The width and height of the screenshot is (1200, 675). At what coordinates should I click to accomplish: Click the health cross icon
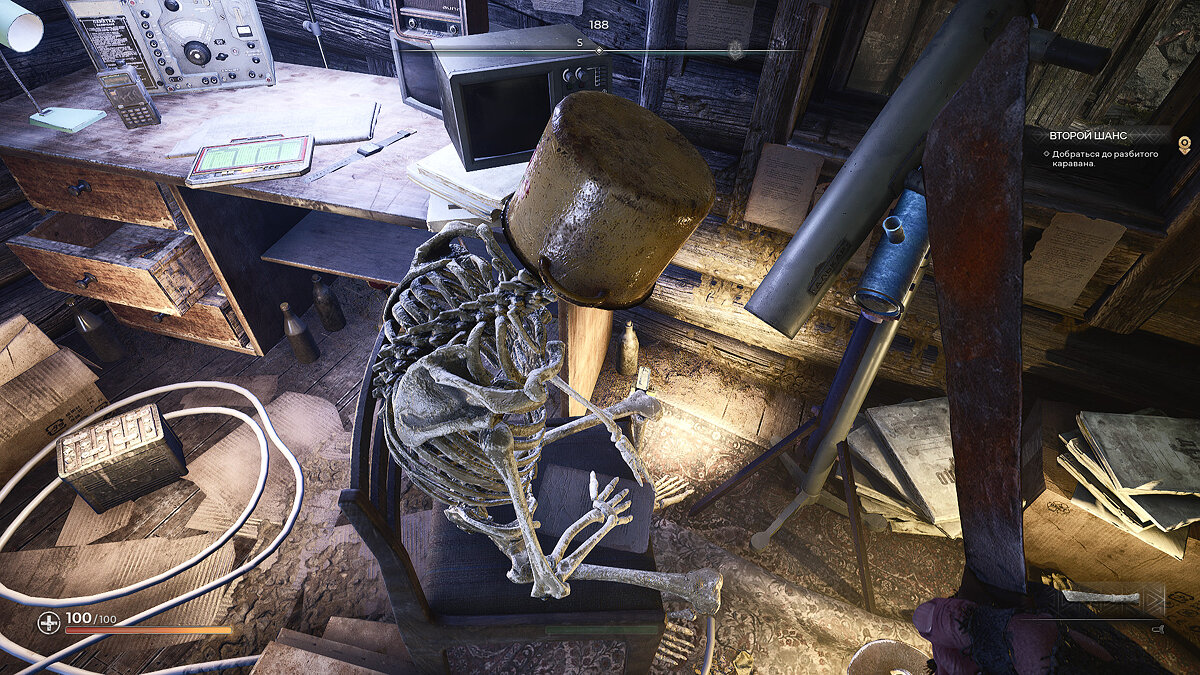48,623
